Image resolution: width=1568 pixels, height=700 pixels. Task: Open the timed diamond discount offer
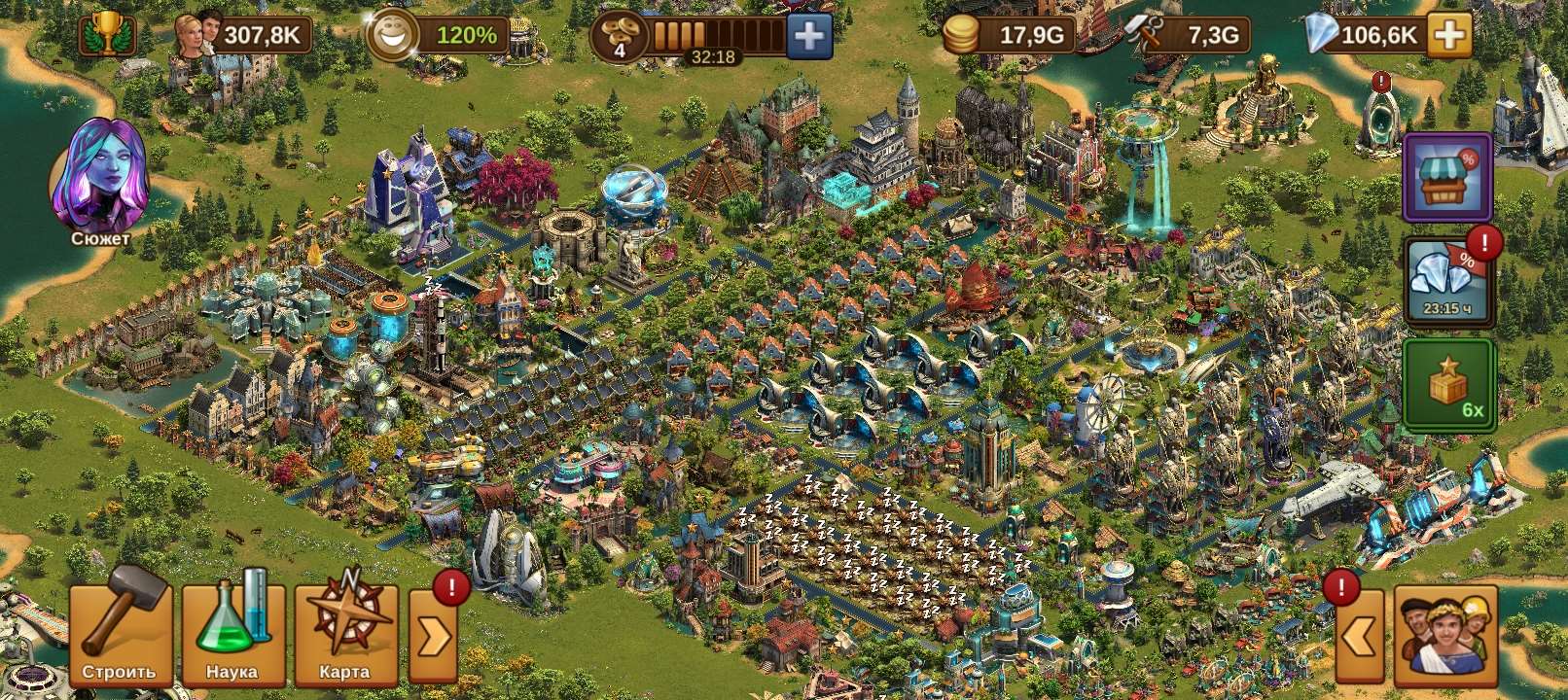click(x=1448, y=277)
